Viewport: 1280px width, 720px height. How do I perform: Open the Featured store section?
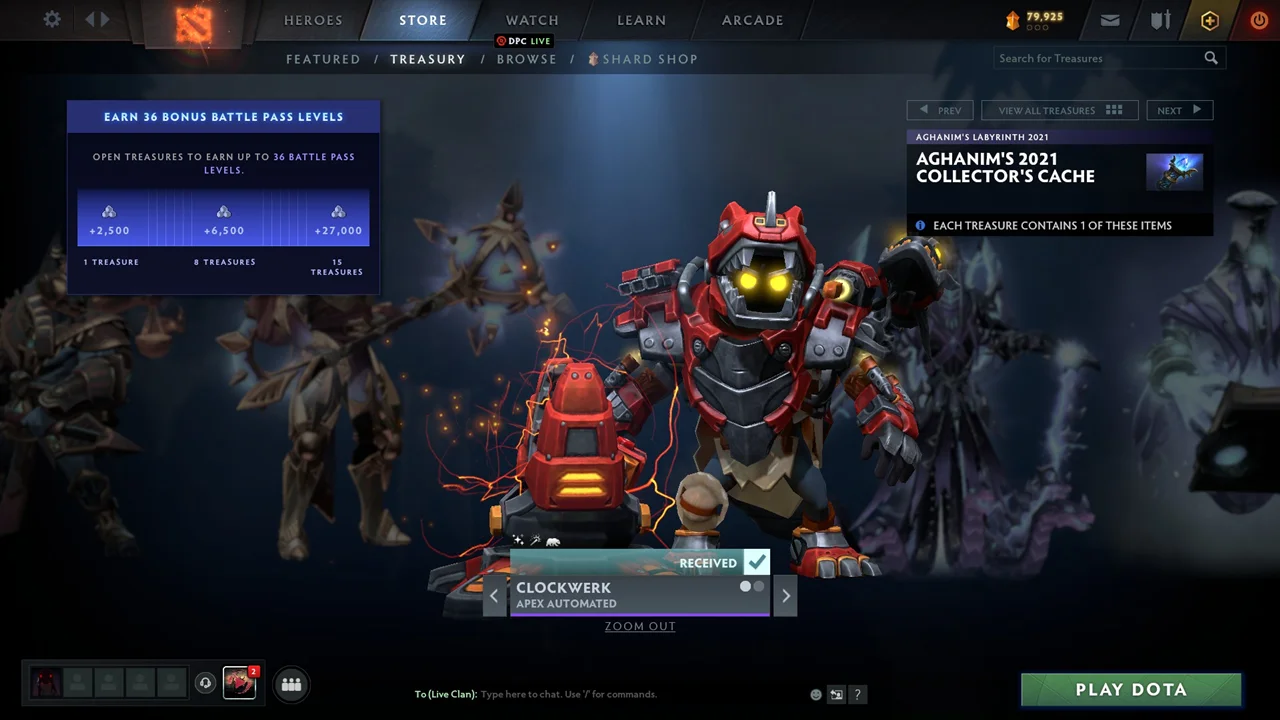click(323, 59)
